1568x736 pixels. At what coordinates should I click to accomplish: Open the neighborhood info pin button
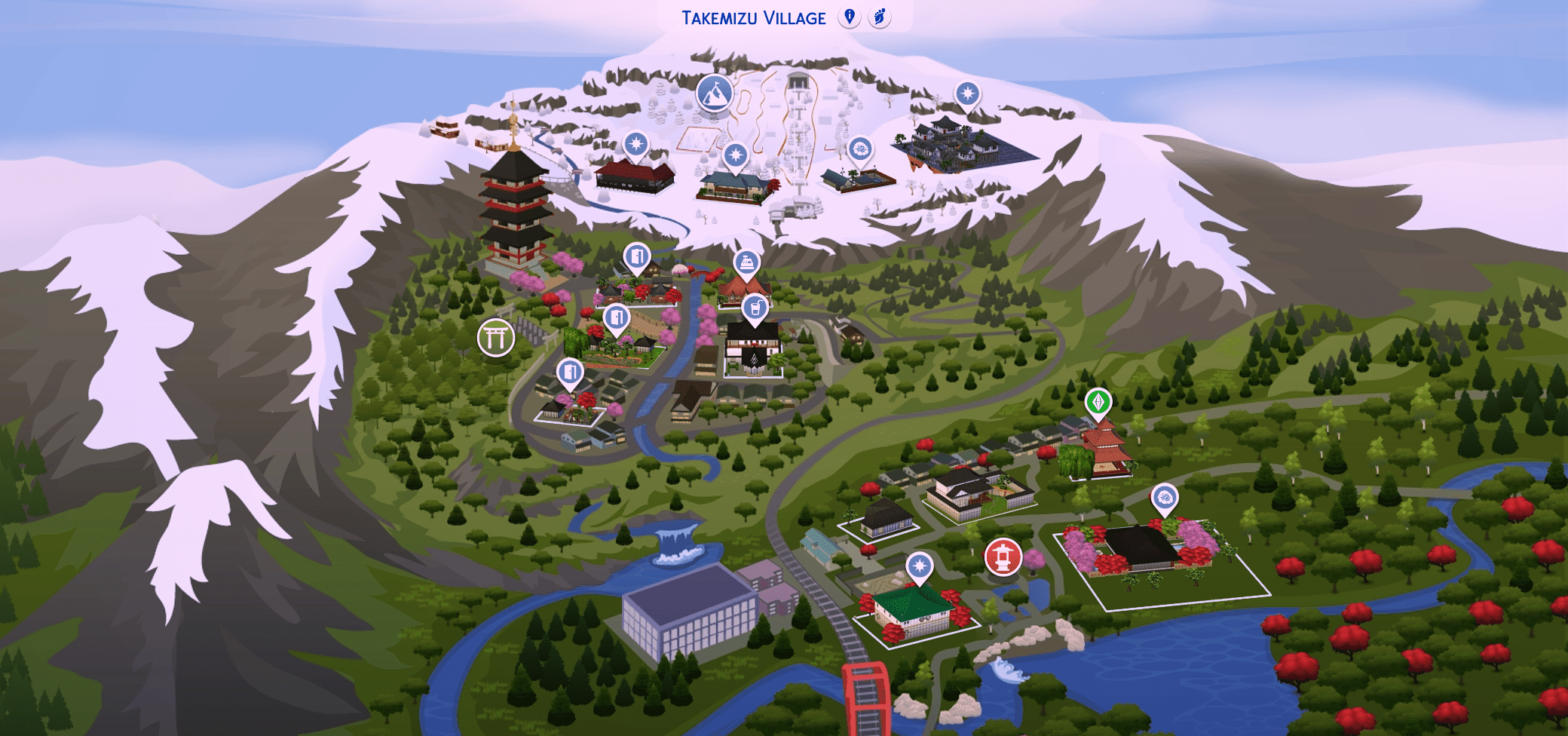pyautogui.click(x=850, y=17)
